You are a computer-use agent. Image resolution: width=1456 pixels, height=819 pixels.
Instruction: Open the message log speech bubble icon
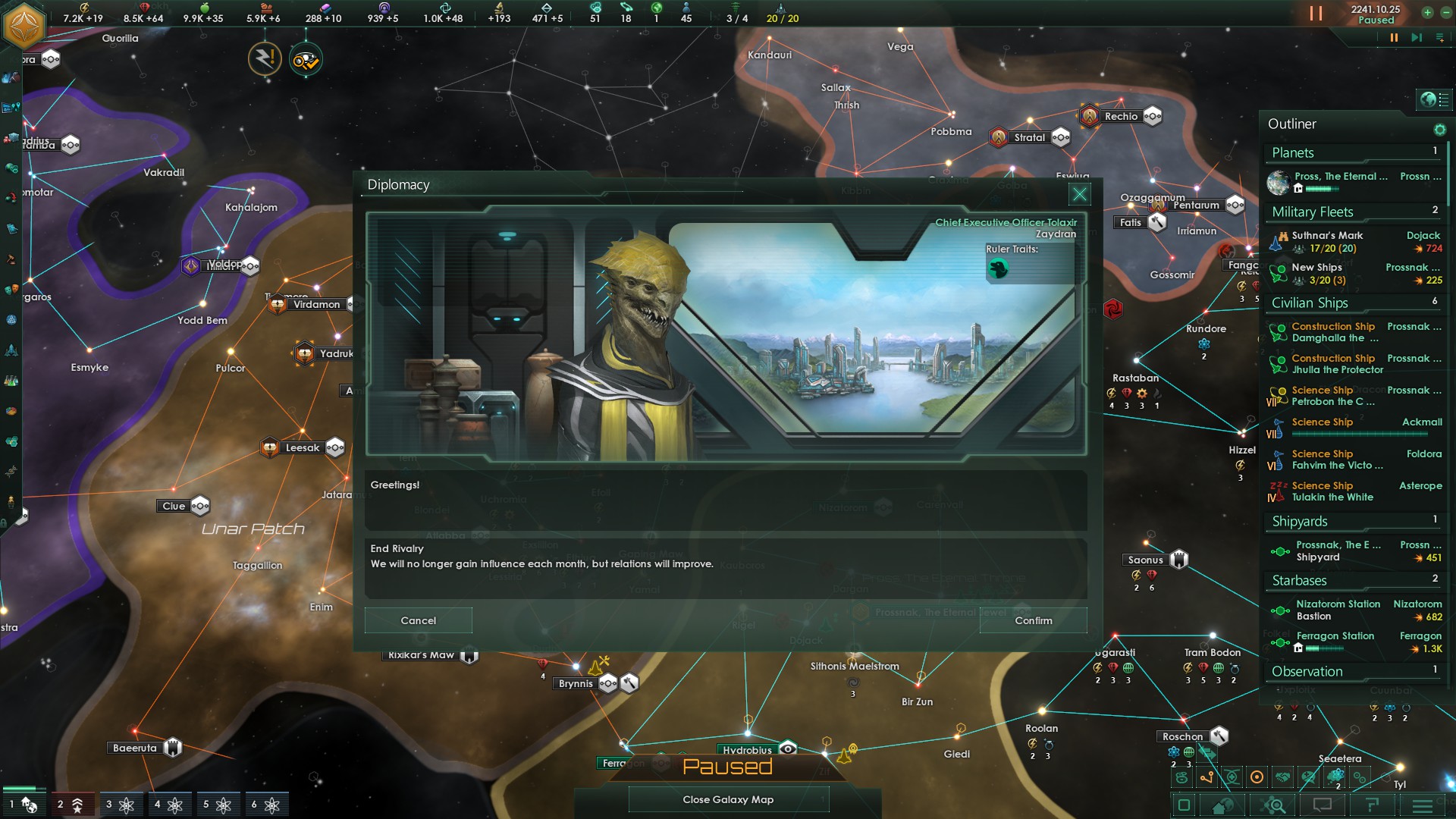1321,803
